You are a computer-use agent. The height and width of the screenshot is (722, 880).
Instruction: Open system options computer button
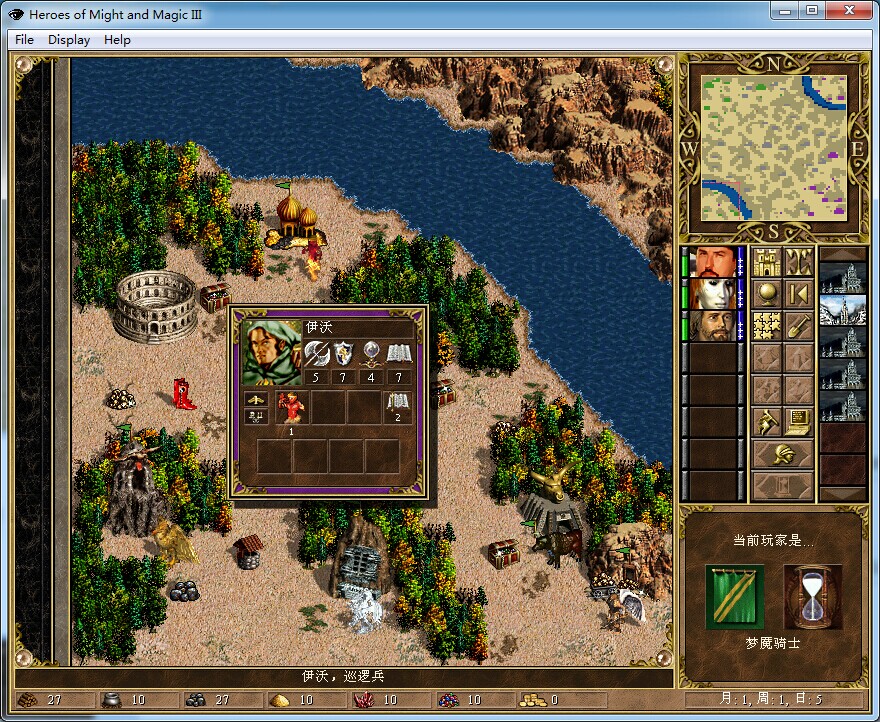(798, 422)
